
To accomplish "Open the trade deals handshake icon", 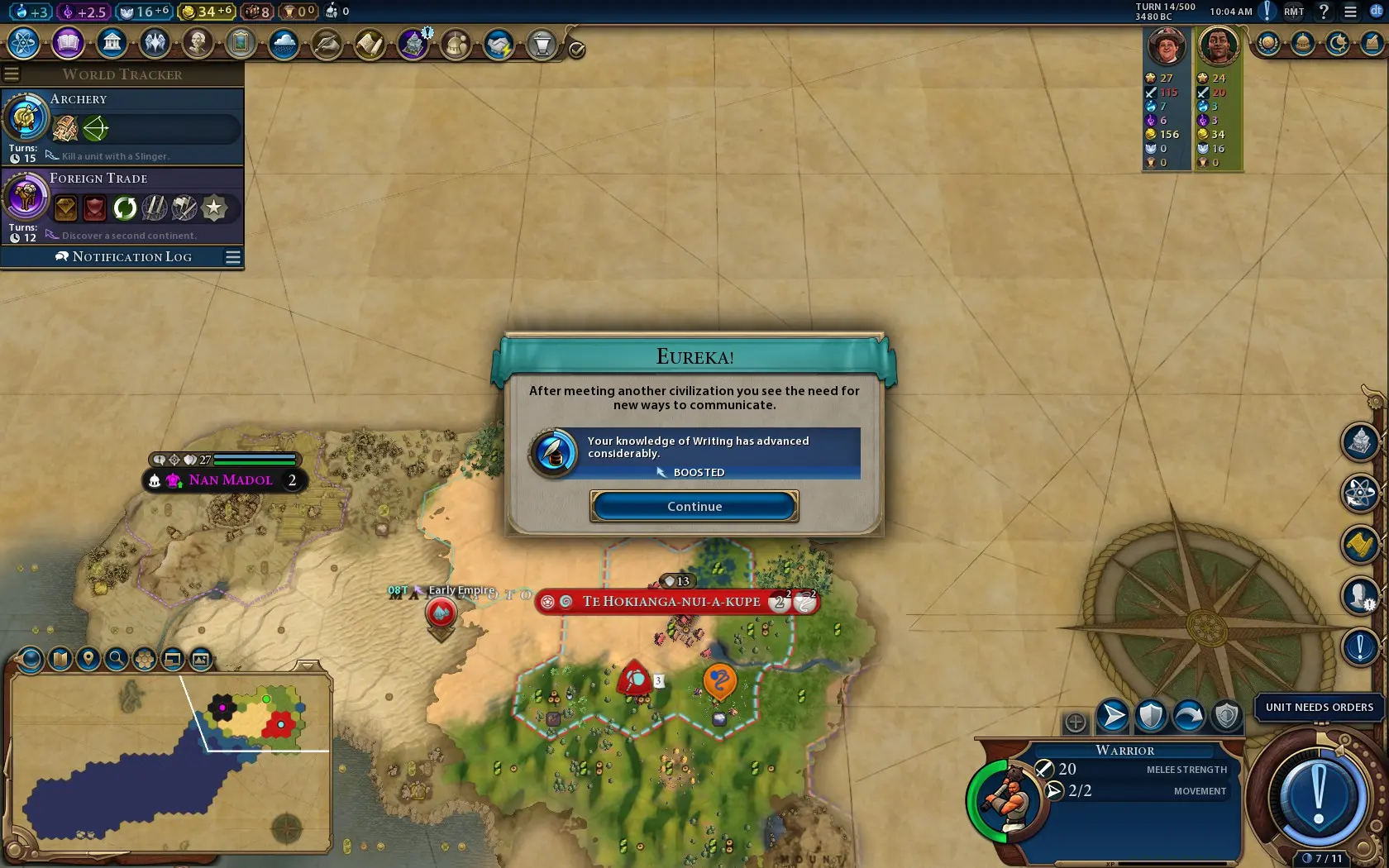I will point(499,44).
